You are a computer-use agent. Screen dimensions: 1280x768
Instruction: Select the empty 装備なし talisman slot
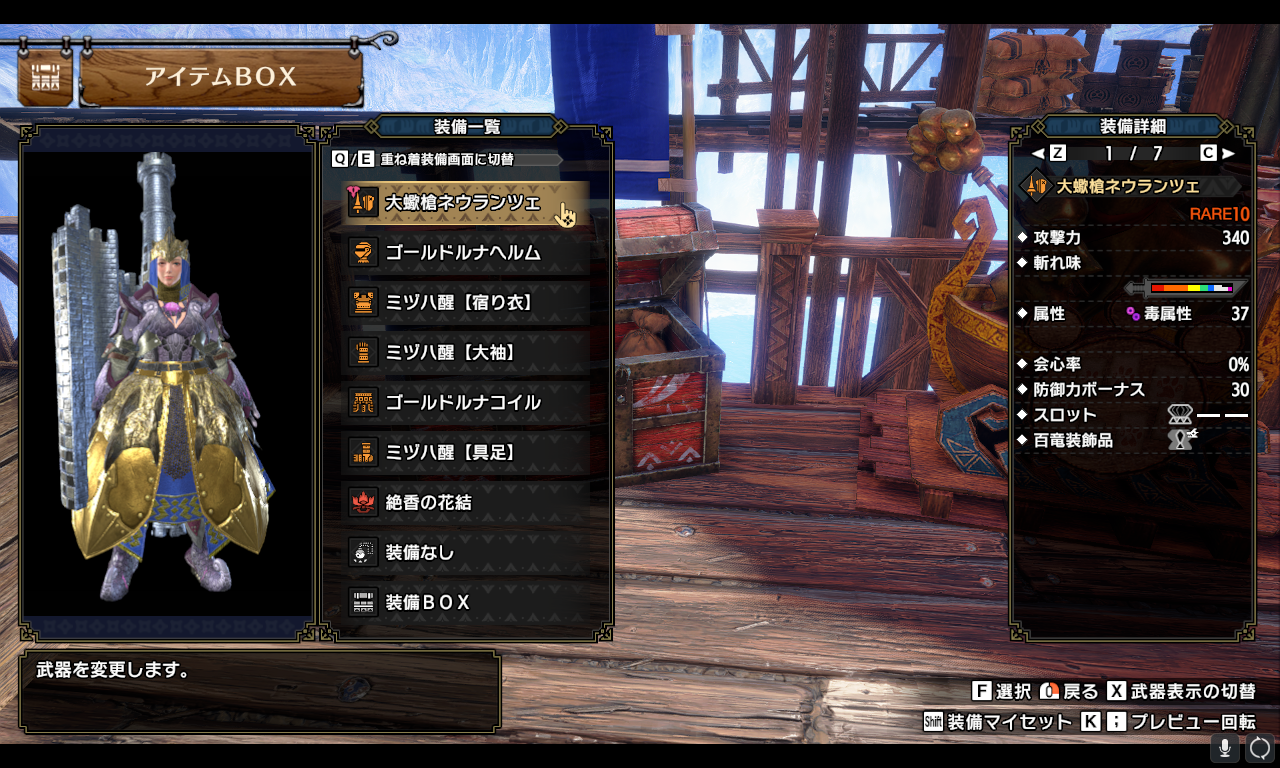462,553
